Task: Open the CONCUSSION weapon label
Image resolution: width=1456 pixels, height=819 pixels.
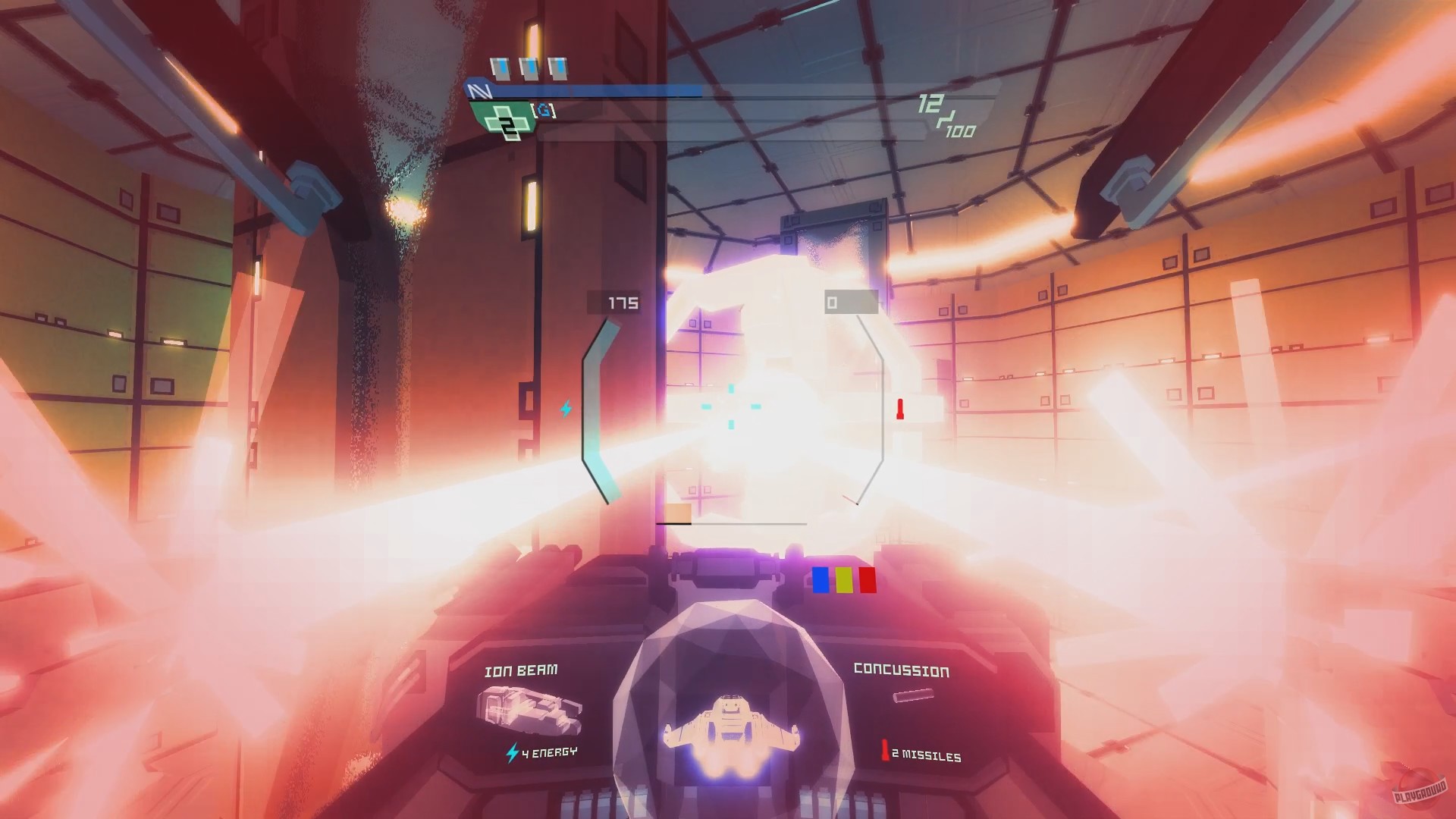Action: (x=901, y=669)
